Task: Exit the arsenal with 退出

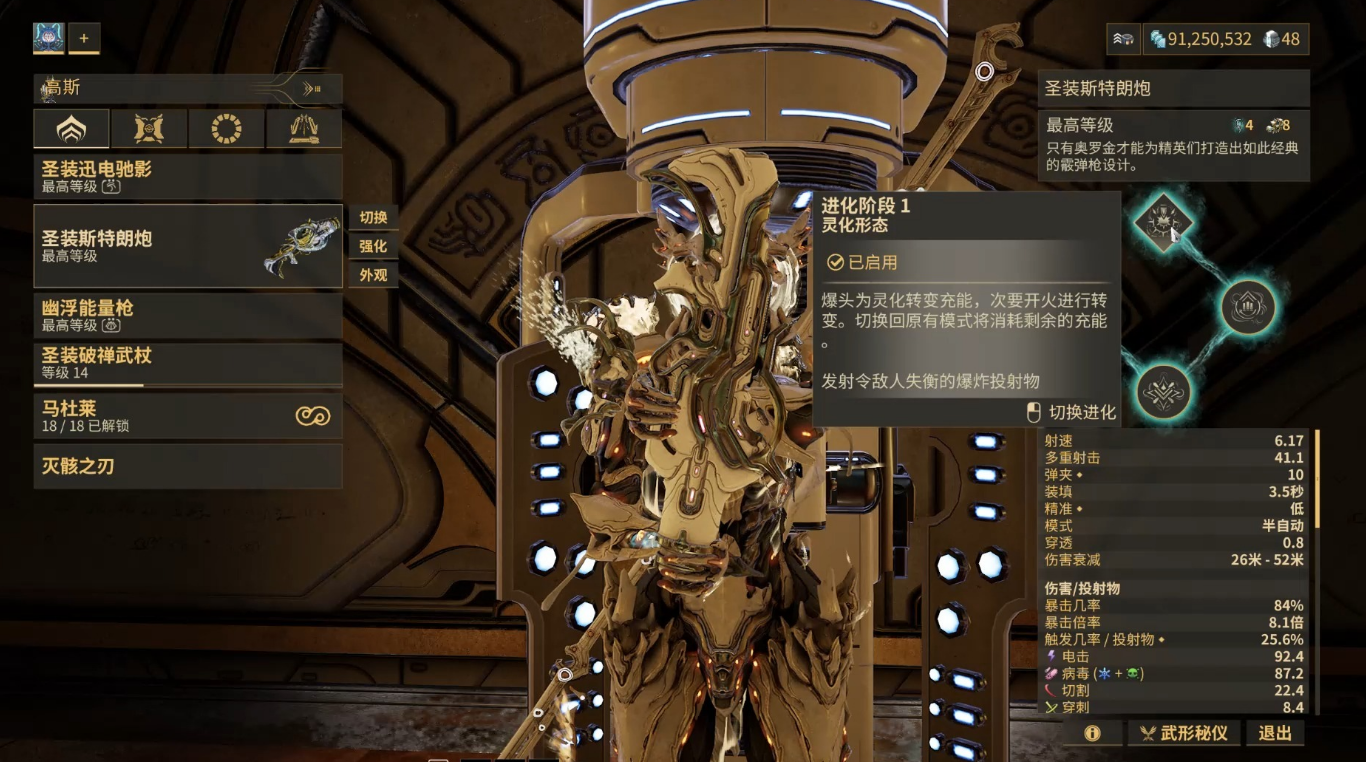Action: pos(1275,733)
